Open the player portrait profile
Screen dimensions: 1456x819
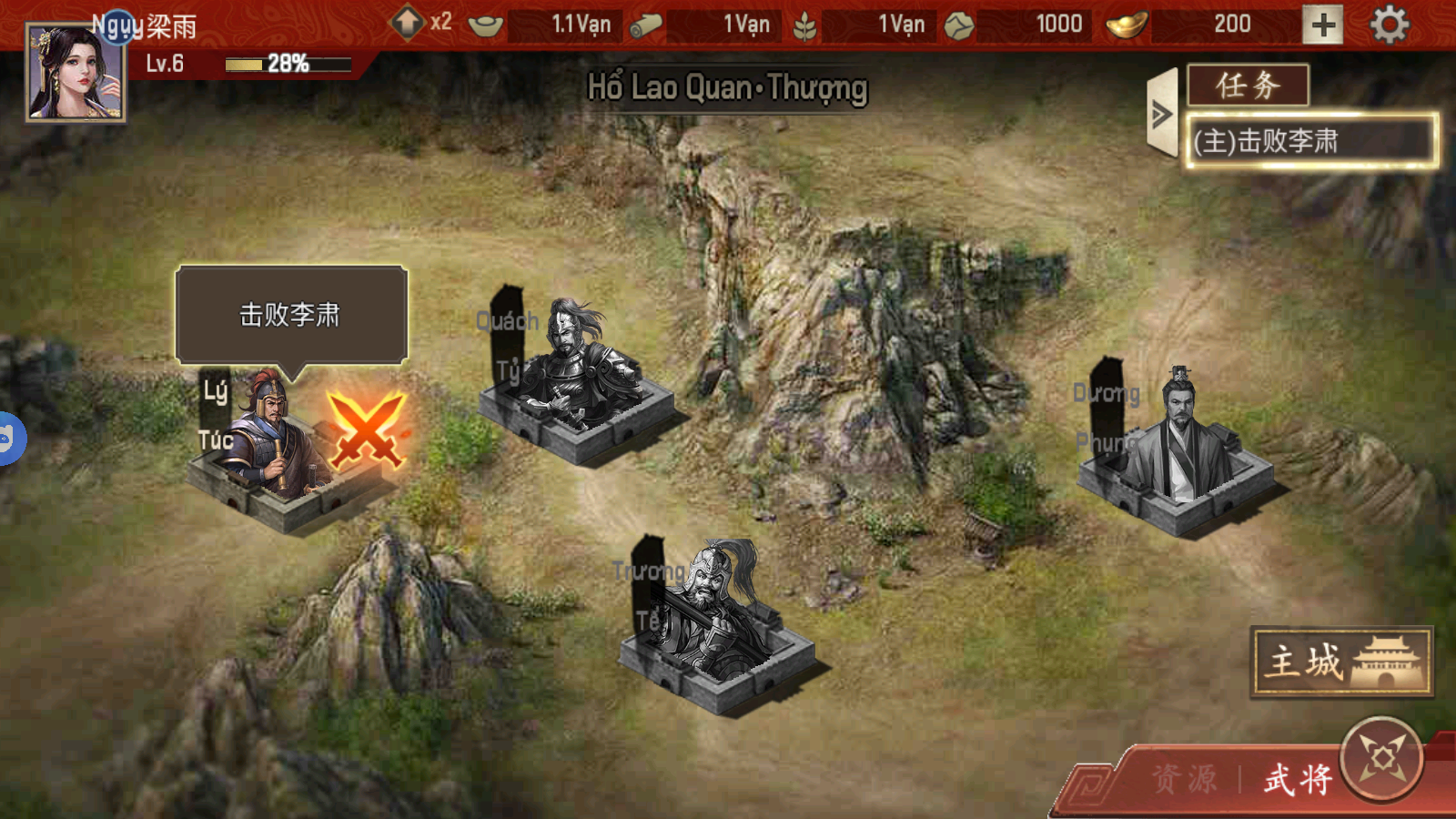pyautogui.click(x=75, y=73)
